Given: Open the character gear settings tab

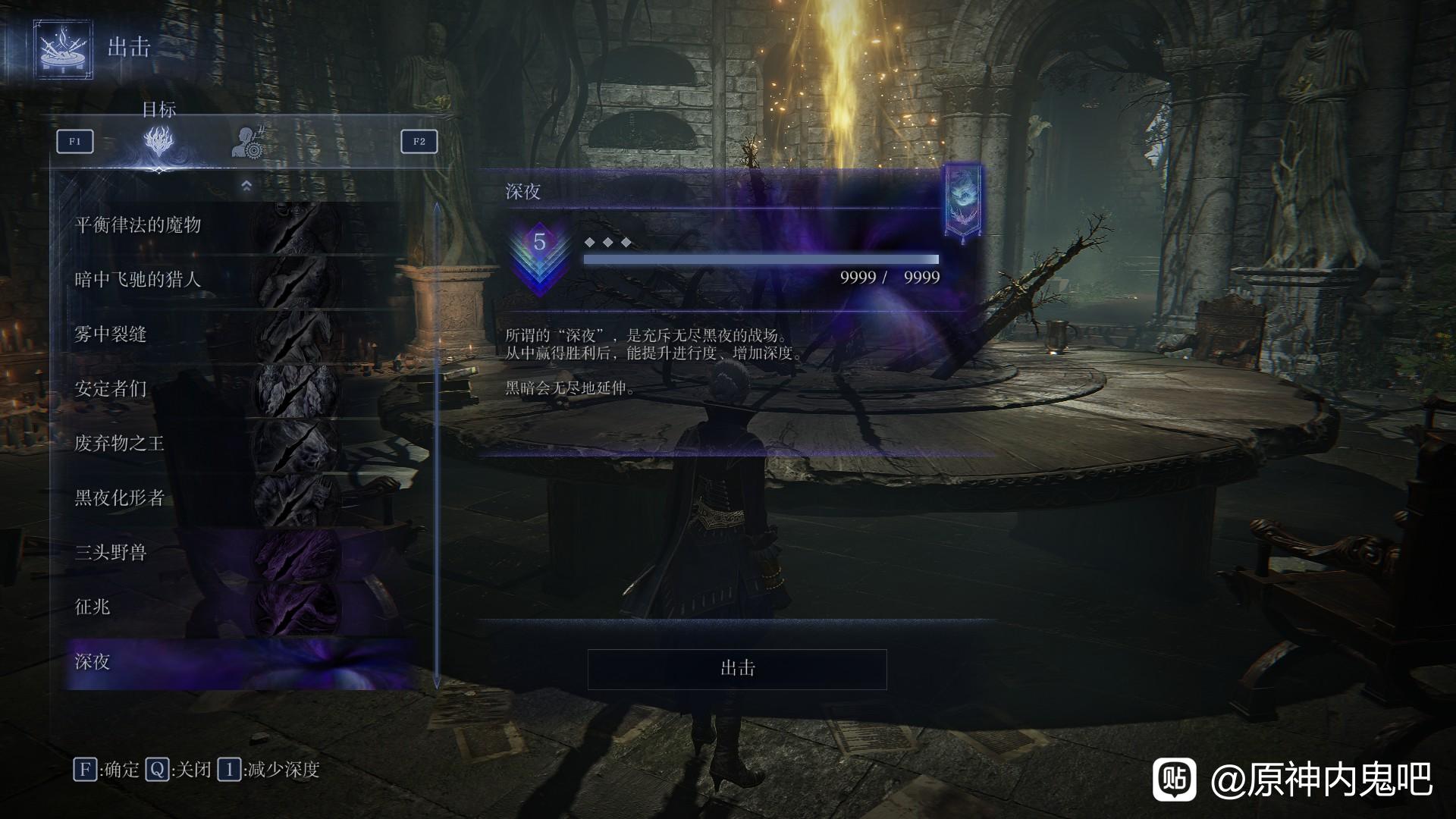Looking at the screenshot, I should [247, 142].
